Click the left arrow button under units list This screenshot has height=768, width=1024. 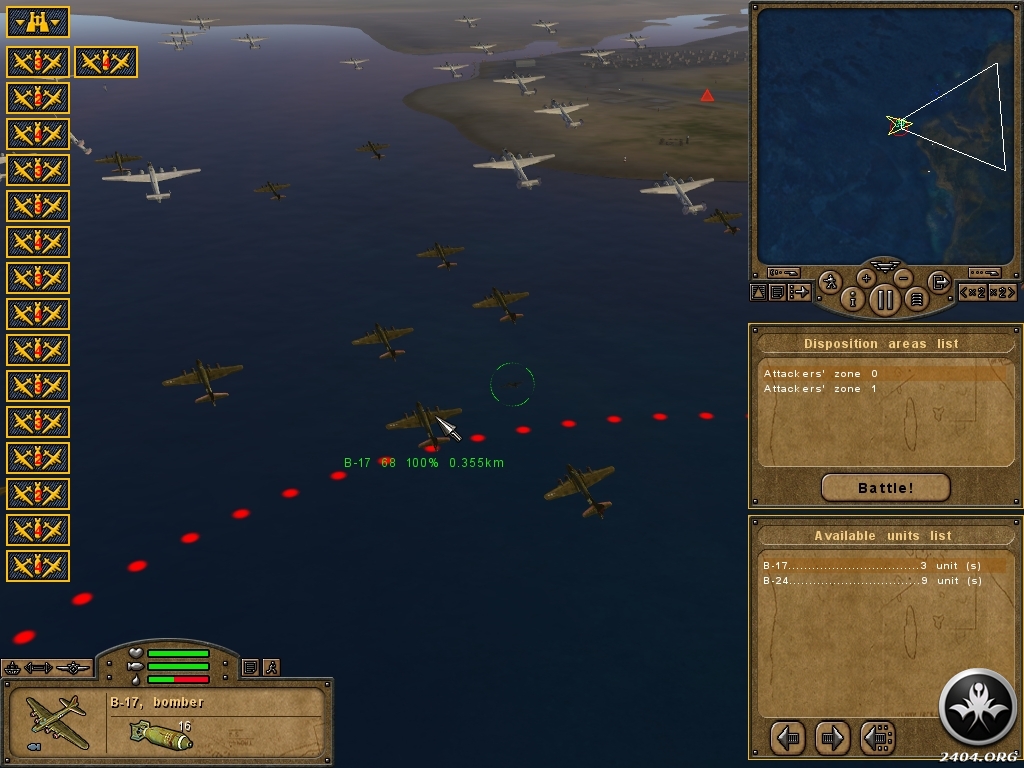tap(789, 738)
